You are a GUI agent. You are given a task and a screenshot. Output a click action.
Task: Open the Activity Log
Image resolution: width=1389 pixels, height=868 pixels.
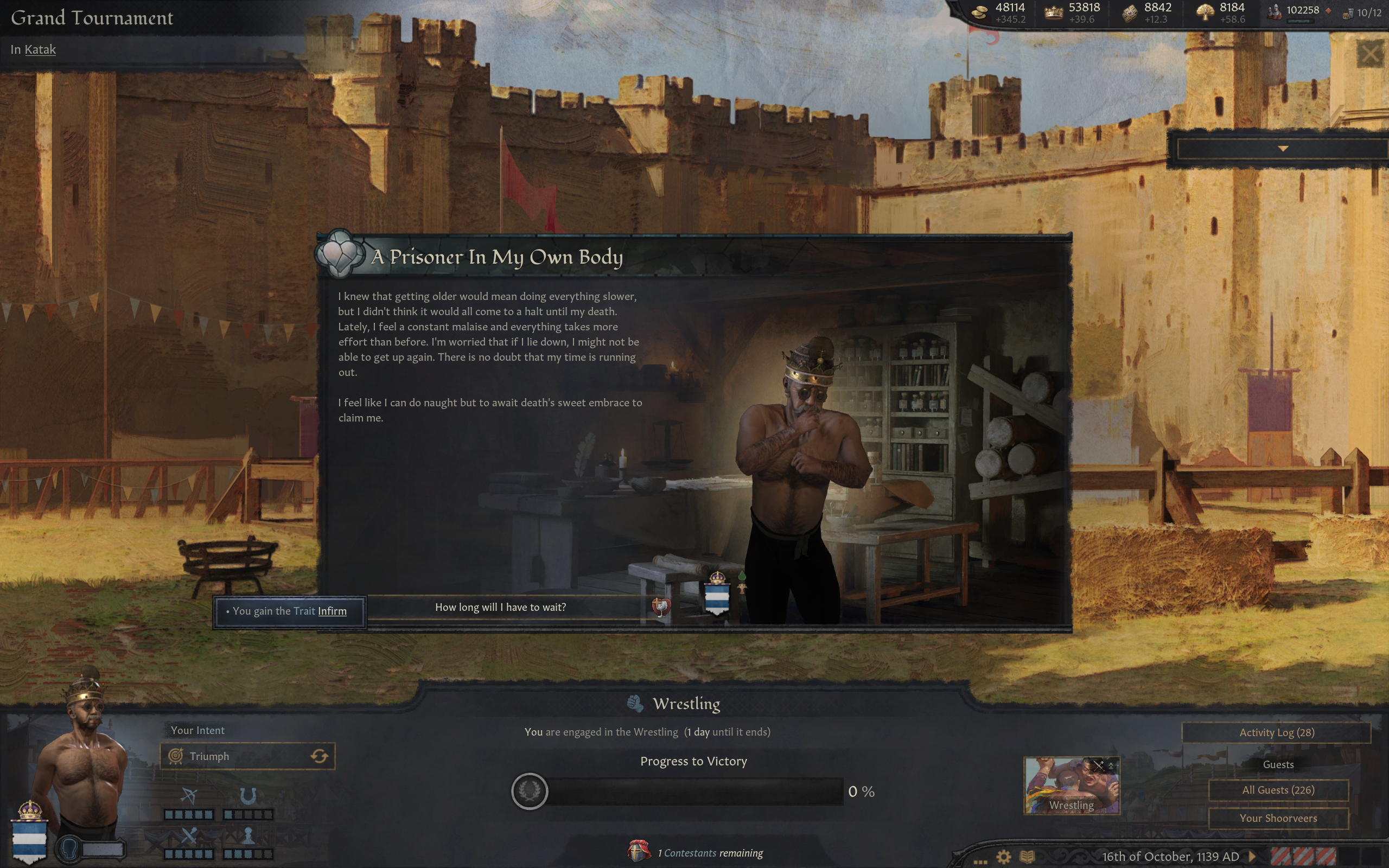(1276, 732)
